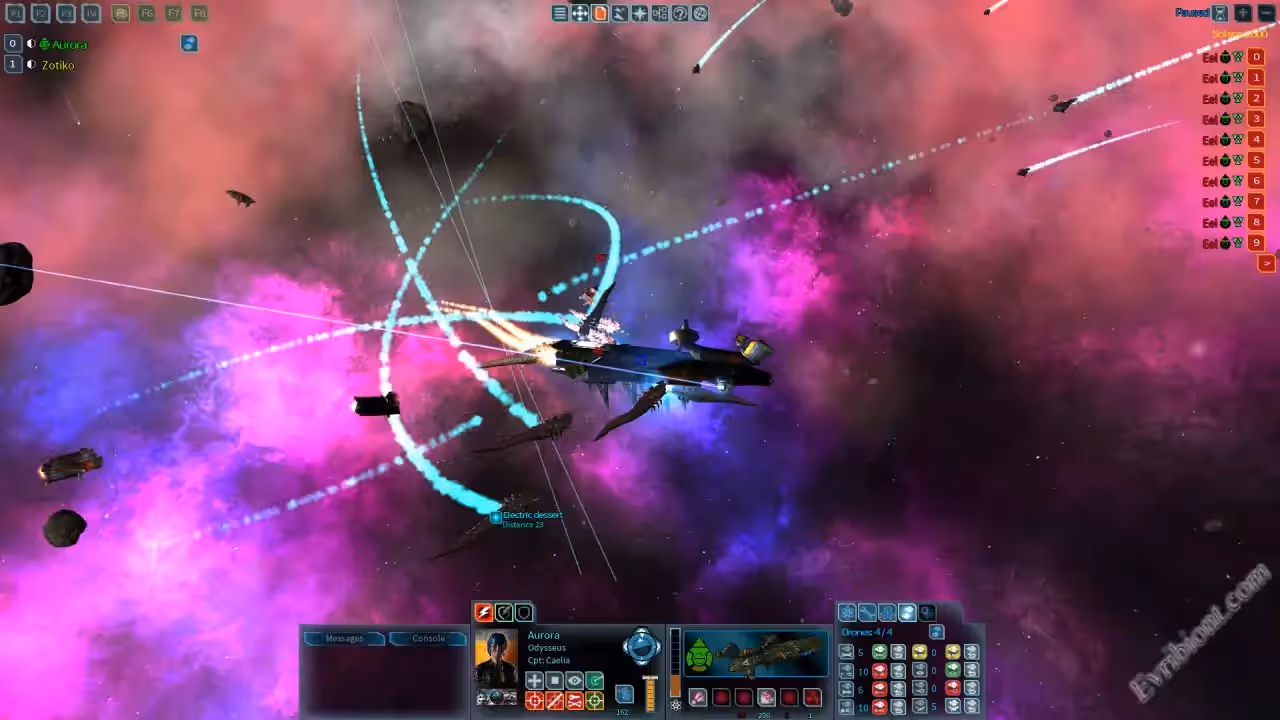Target enemy Eel number 5
The height and width of the screenshot is (720, 1280).
[x=1256, y=160]
